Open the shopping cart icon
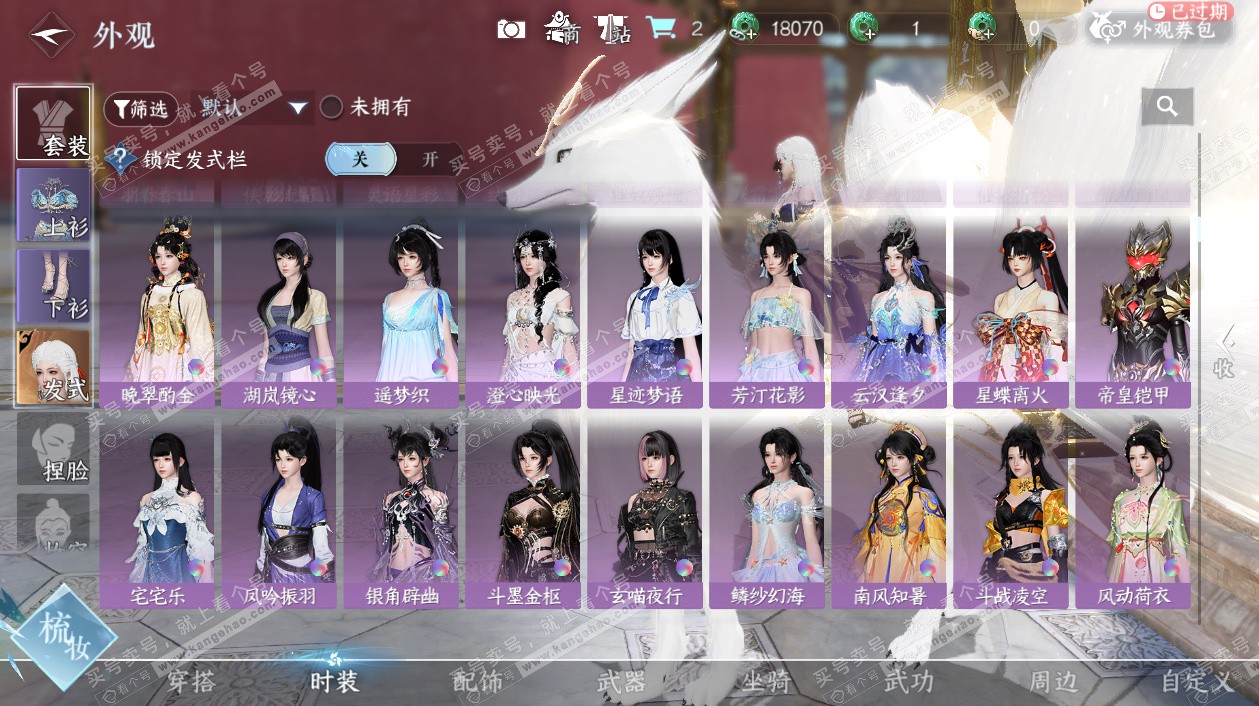 pyautogui.click(x=660, y=28)
